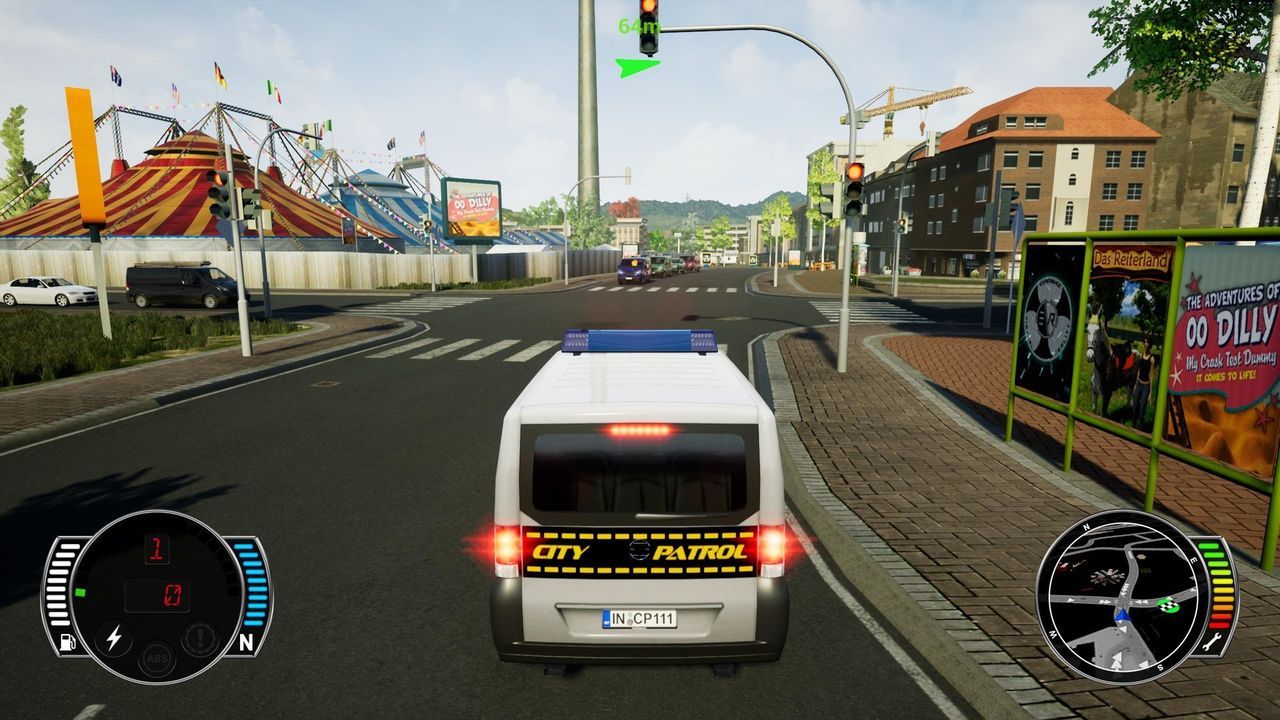The width and height of the screenshot is (1280, 720).
Task: Click the compass N label on the minimap
Action: coord(1085,527)
